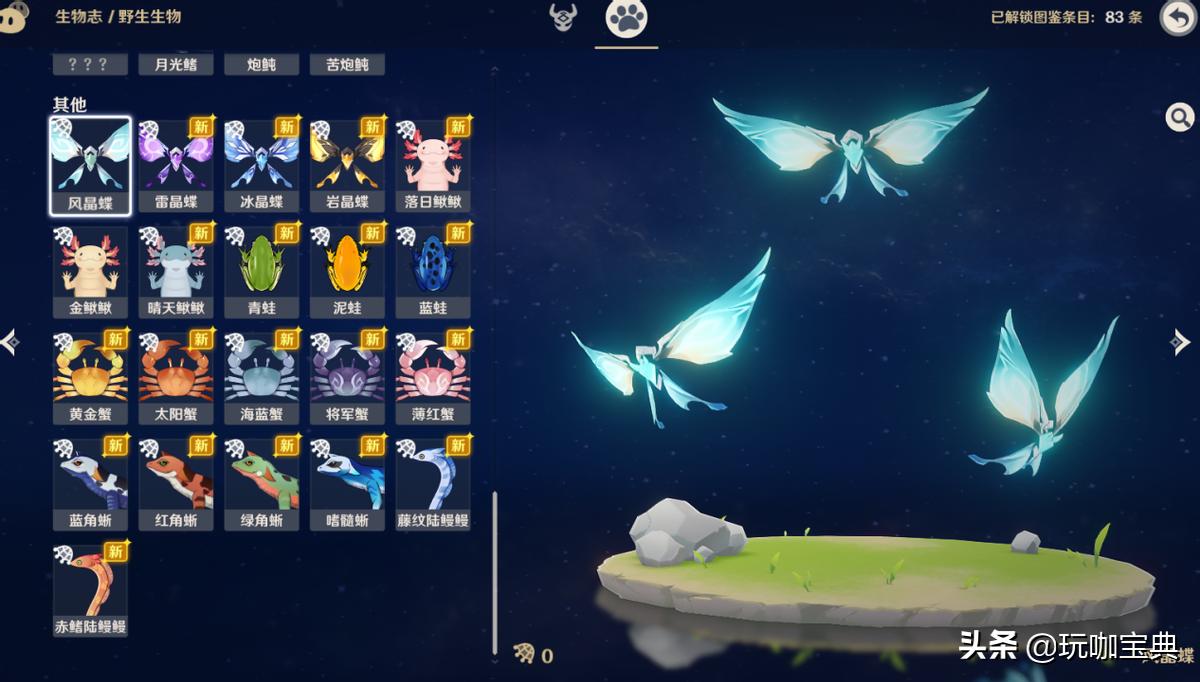The width and height of the screenshot is (1200, 682).
Task: Open the 金鳅鳅 entry
Action: coord(90,271)
